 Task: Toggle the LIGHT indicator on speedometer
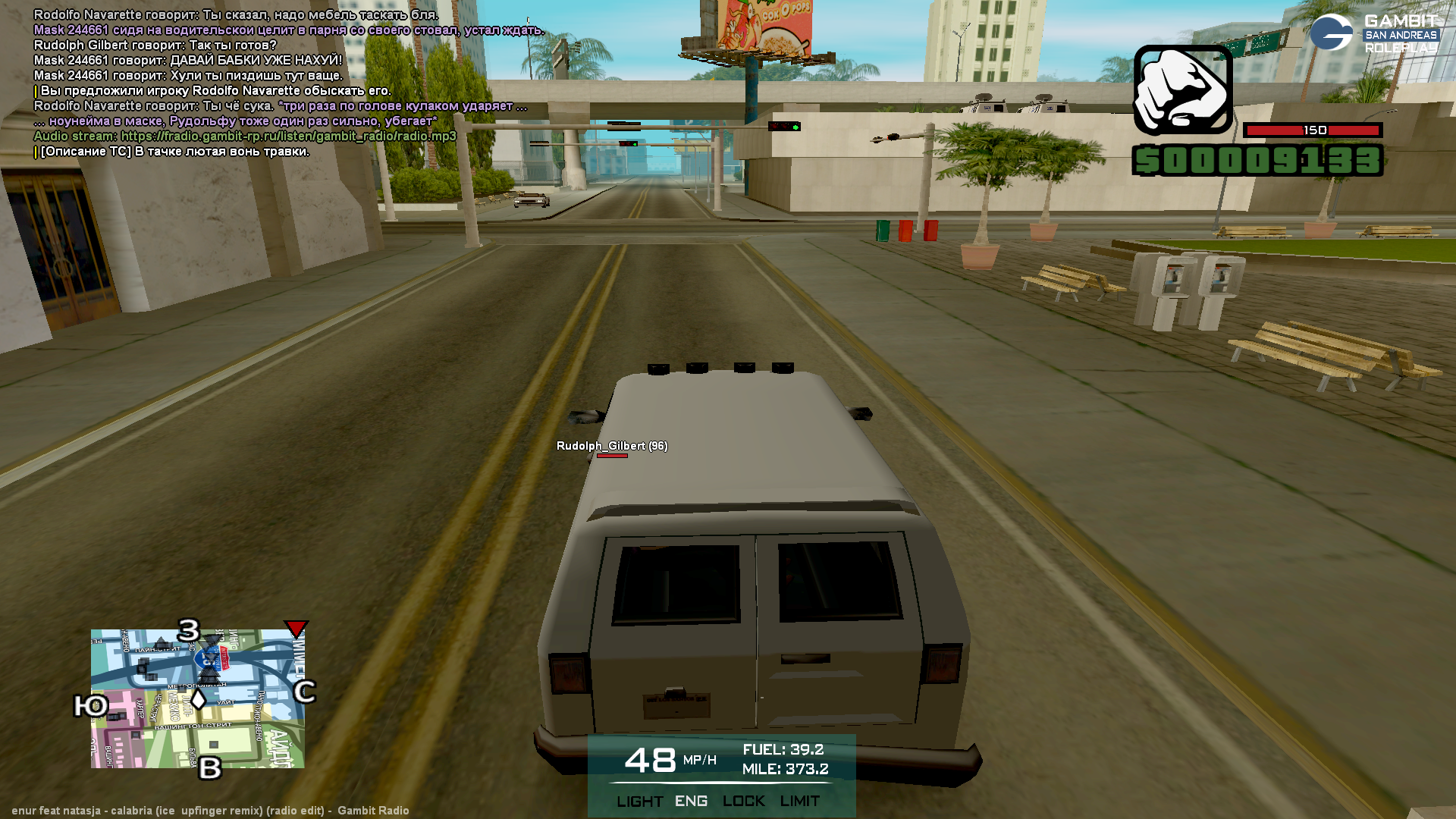(639, 802)
